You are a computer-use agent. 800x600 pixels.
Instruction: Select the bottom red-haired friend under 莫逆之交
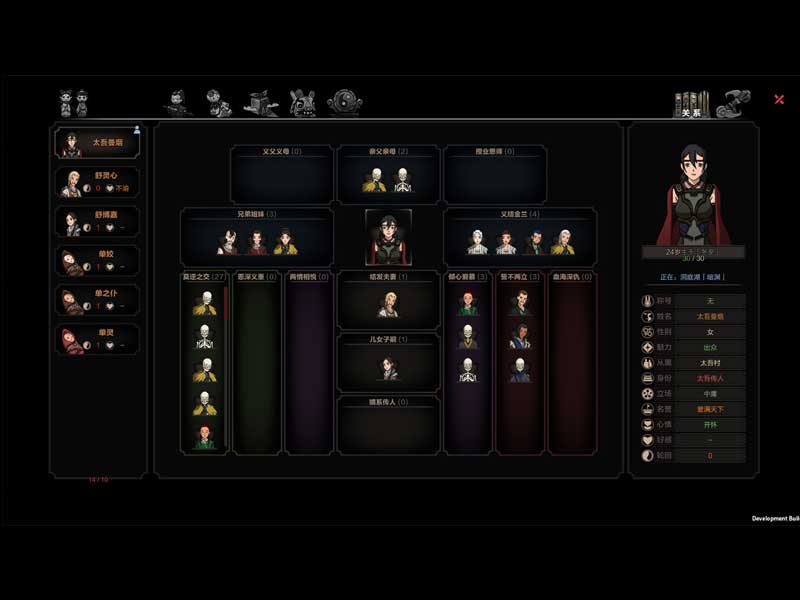205,437
